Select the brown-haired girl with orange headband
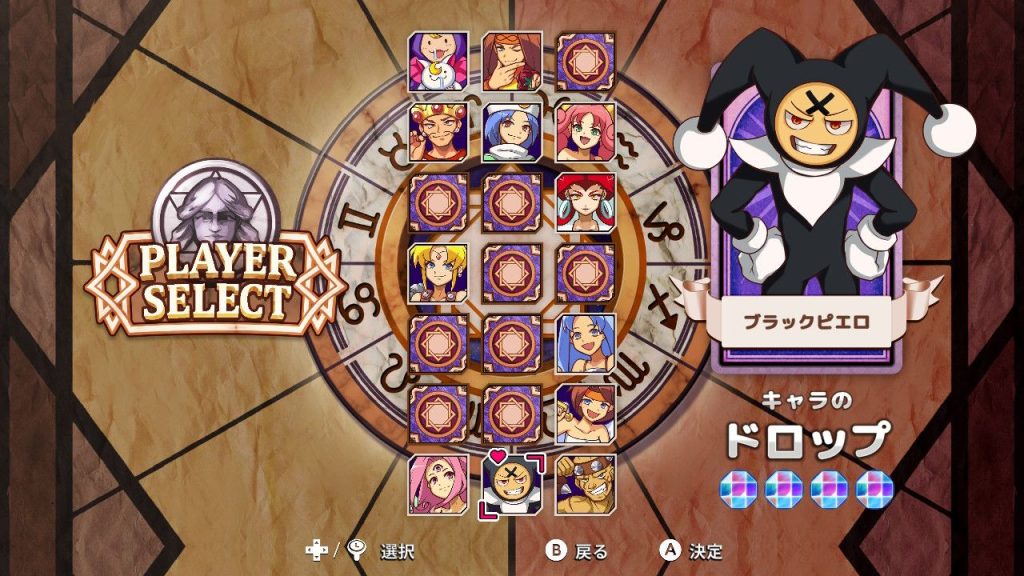Image resolution: width=1024 pixels, height=576 pixels. (x=585, y=413)
